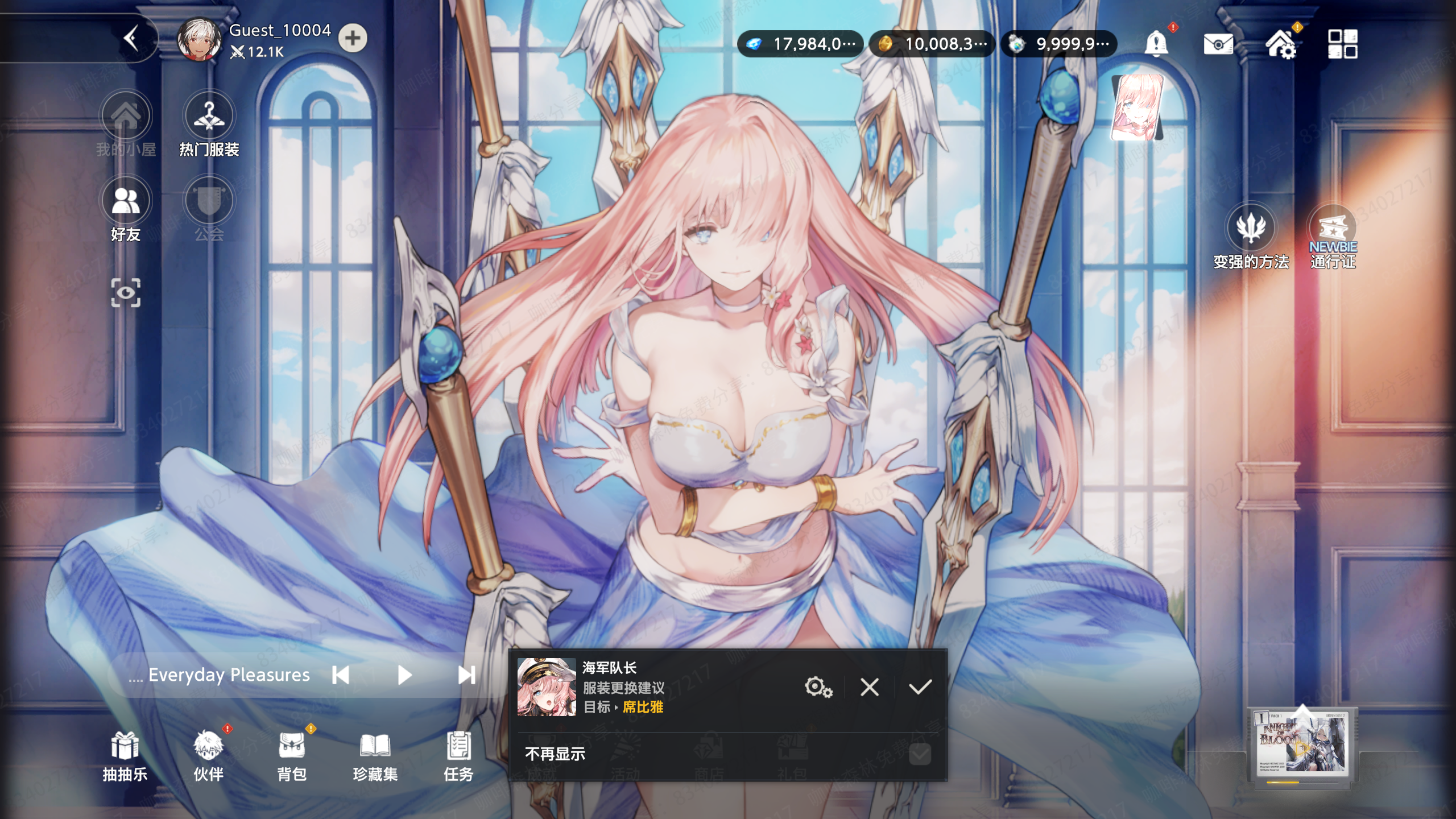This screenshot has width=1456, height=819.
Task: Check the mailbox
Action: (x=1218, y=44)
